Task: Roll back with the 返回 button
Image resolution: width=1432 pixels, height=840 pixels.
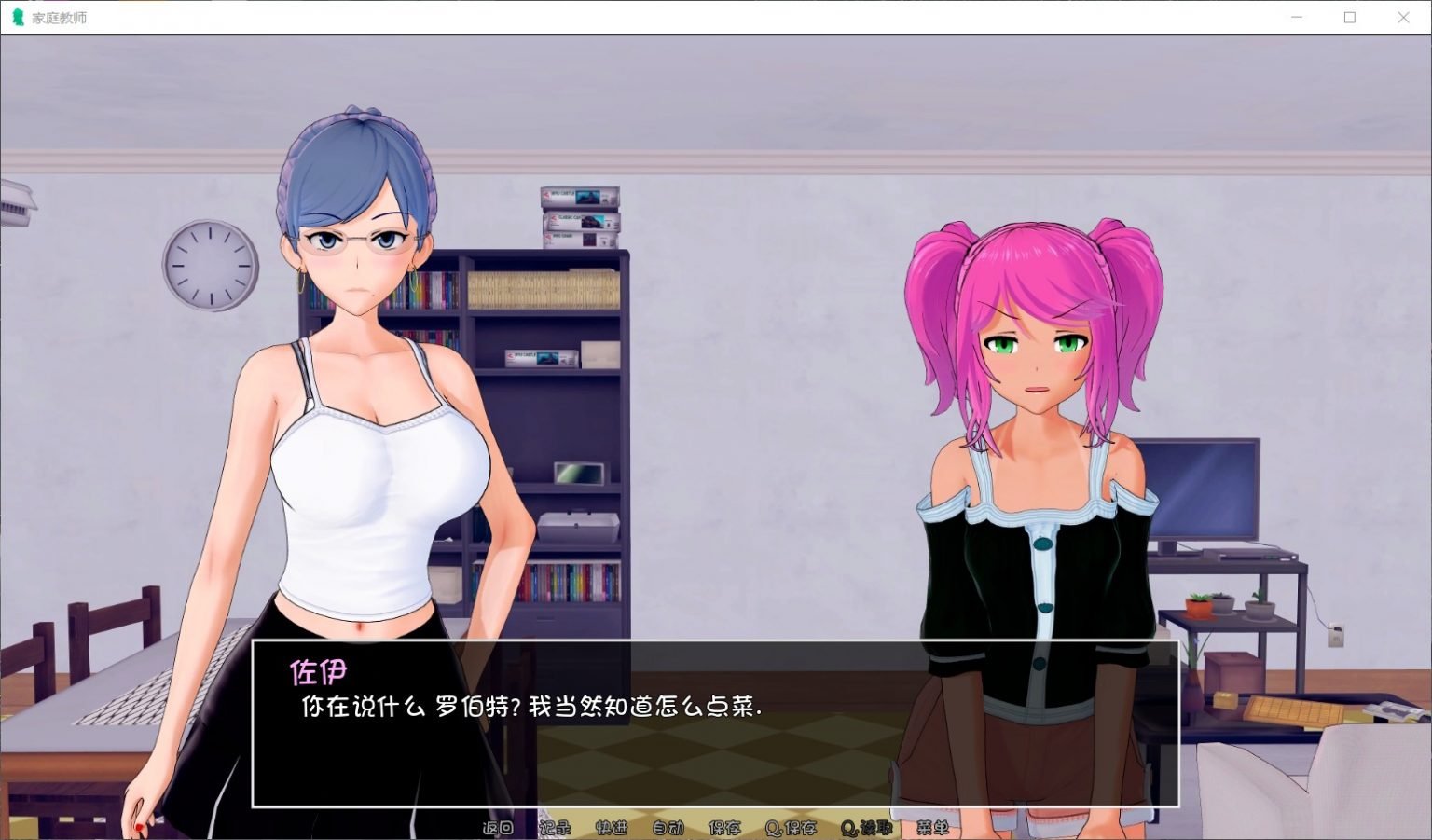Action: coord(498,828)
